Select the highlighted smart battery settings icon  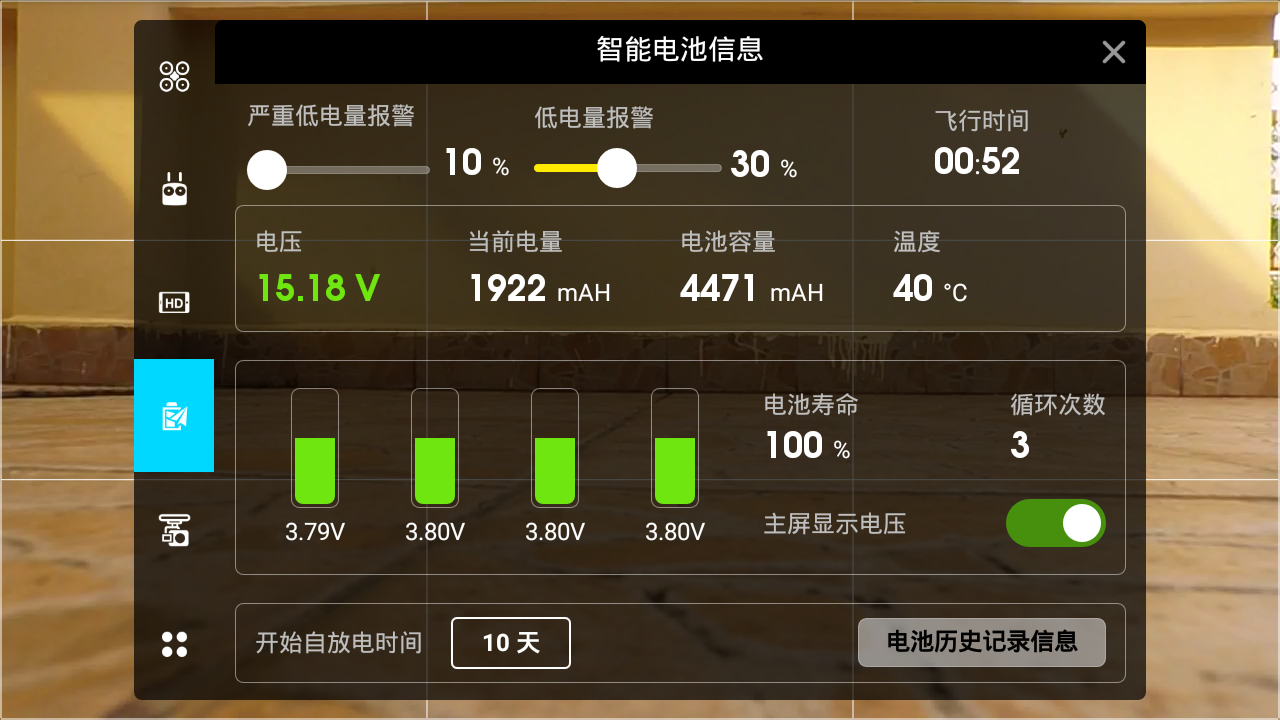174,415
